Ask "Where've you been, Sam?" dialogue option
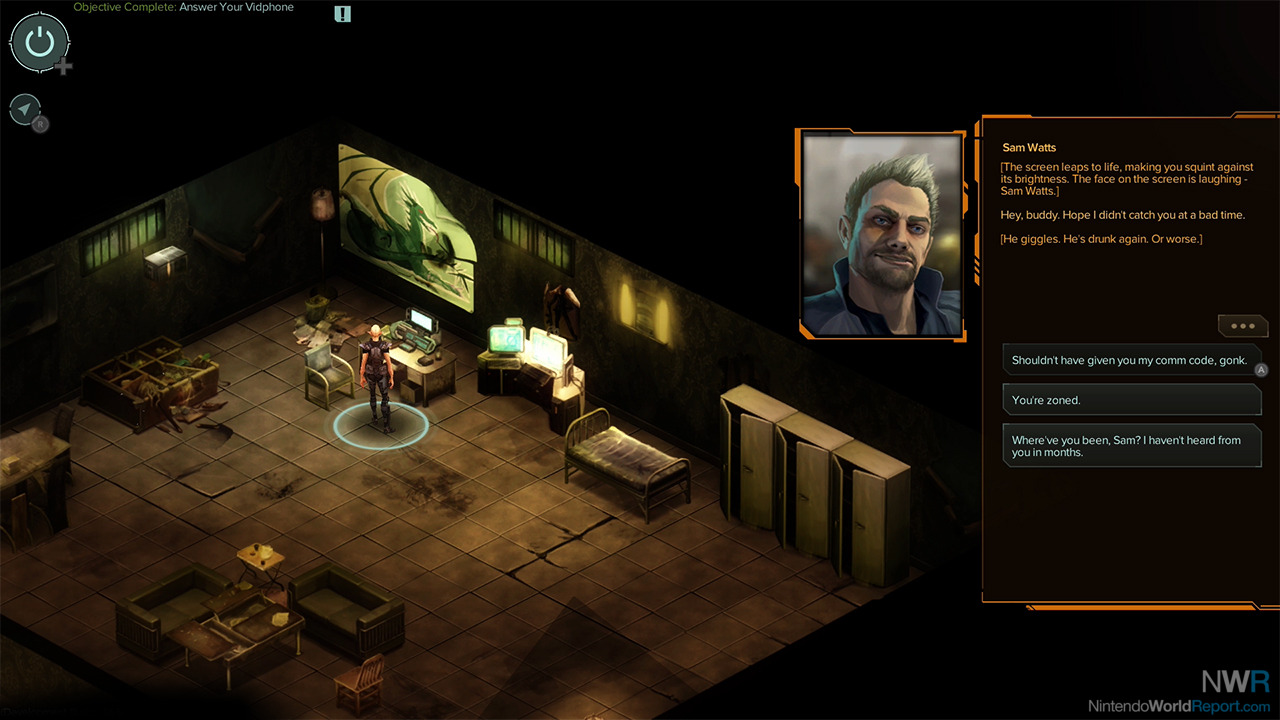 click(1130, 446)
